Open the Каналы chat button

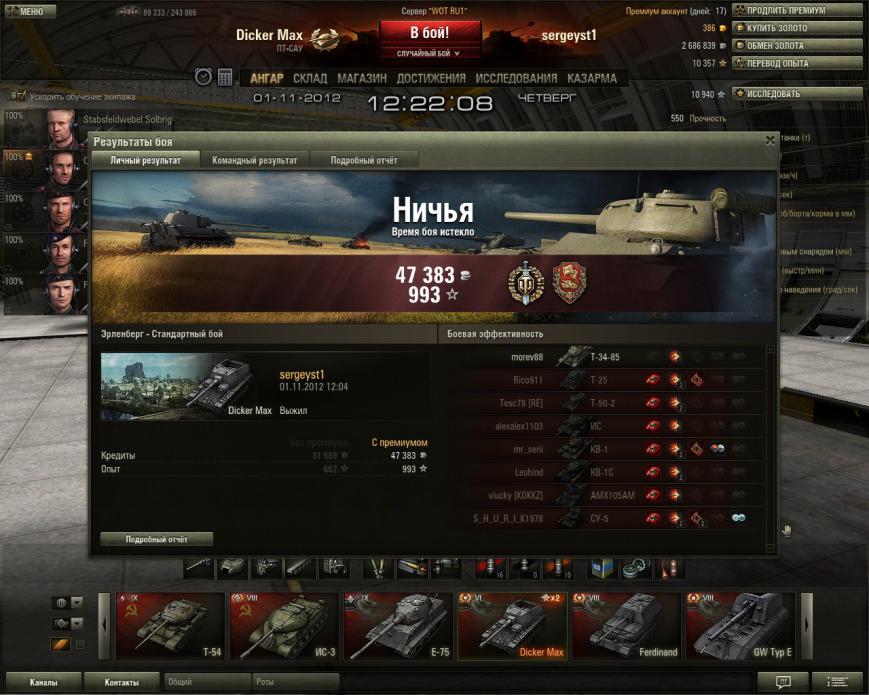coord(42,682)
